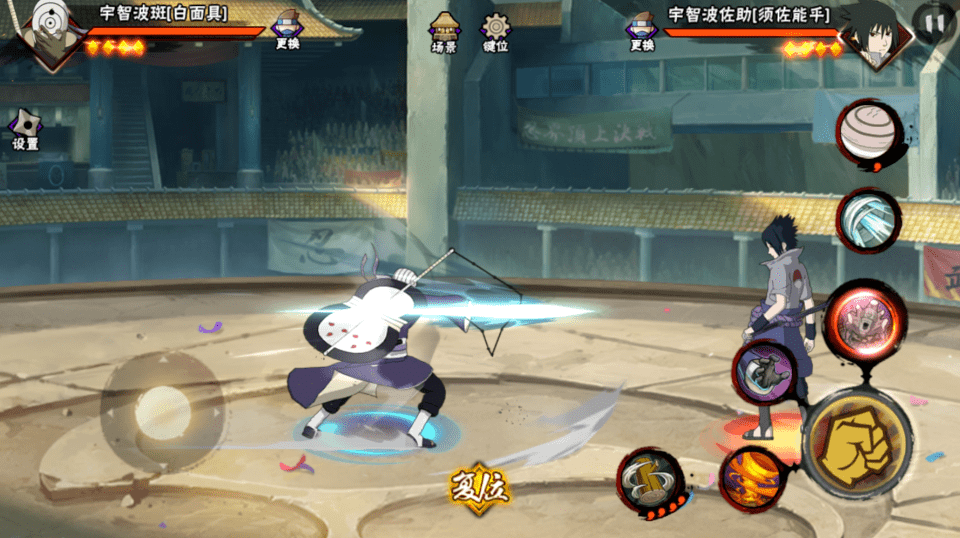Screen dimensions: 960x538
Task: Open the 键位 key layout gear
Action: [495, 31]
